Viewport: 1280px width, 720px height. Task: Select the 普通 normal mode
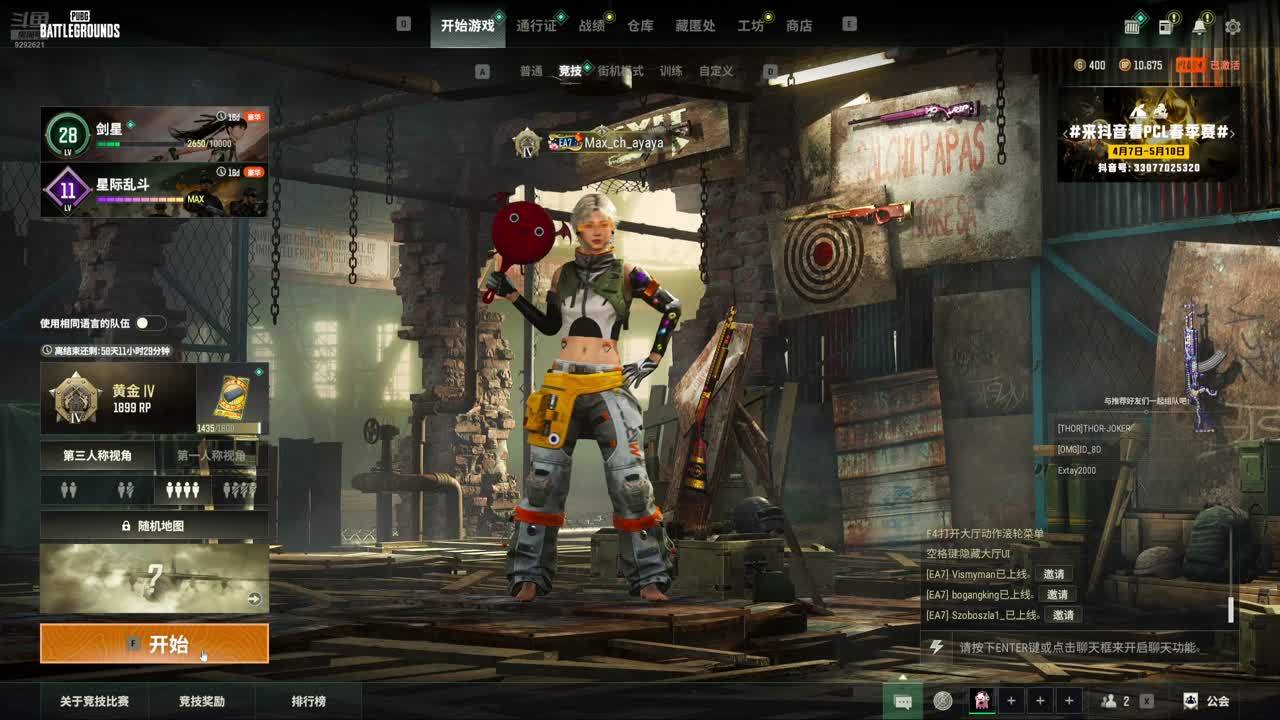pyautogui.click(x=531, y=71)
